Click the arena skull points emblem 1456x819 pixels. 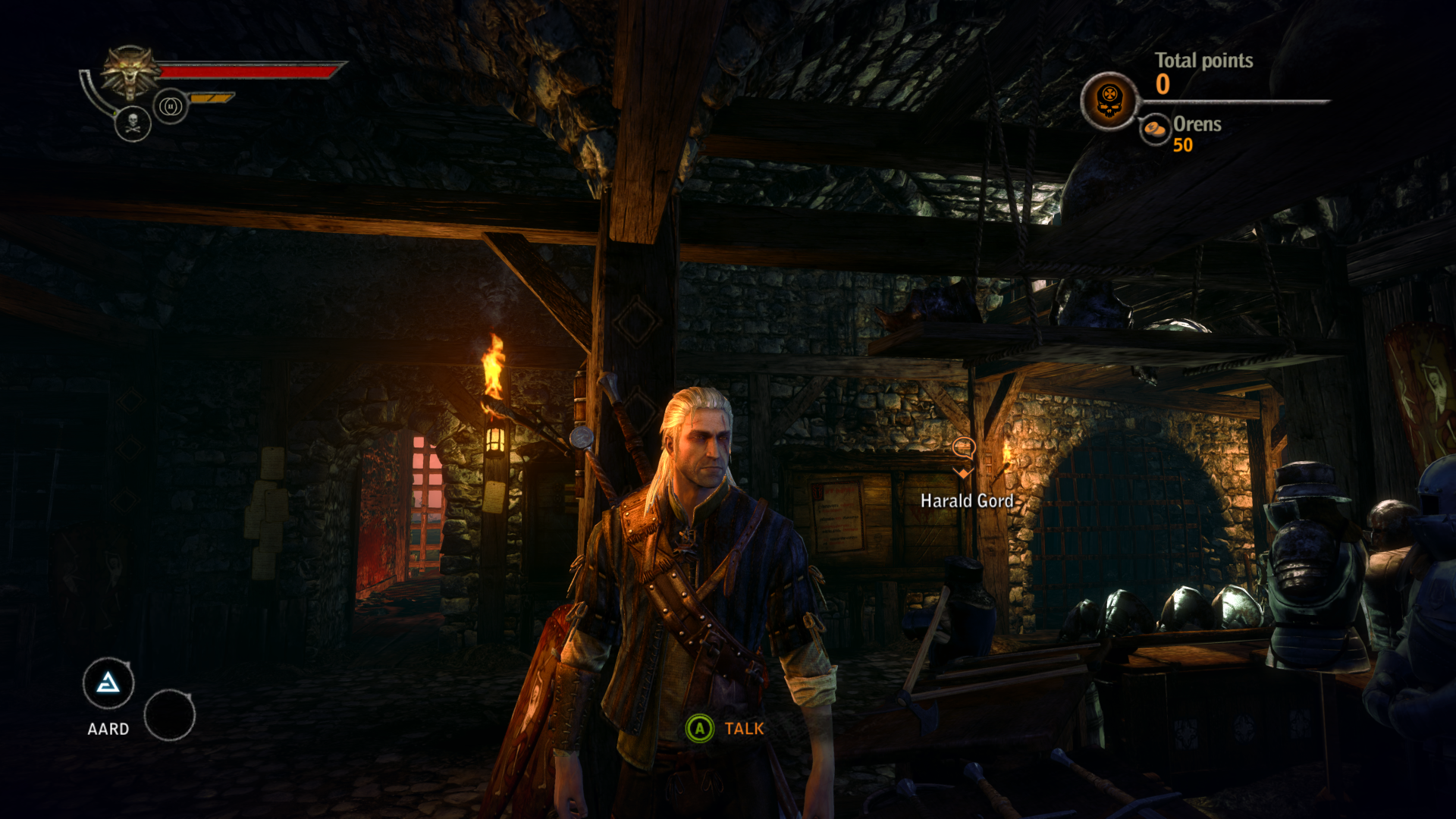(1109, 101)
